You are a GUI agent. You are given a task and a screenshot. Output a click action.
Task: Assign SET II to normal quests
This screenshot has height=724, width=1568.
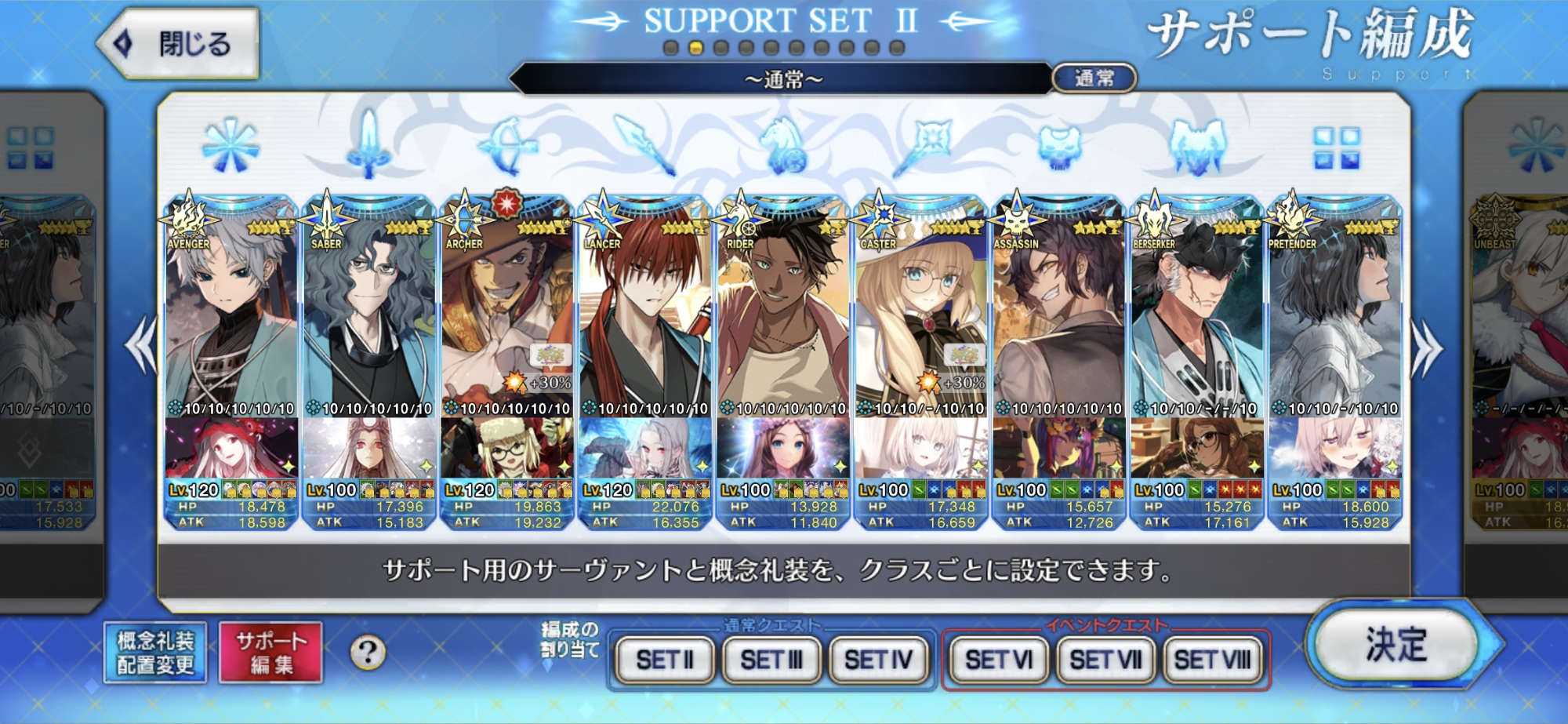(x=665, y=660)
